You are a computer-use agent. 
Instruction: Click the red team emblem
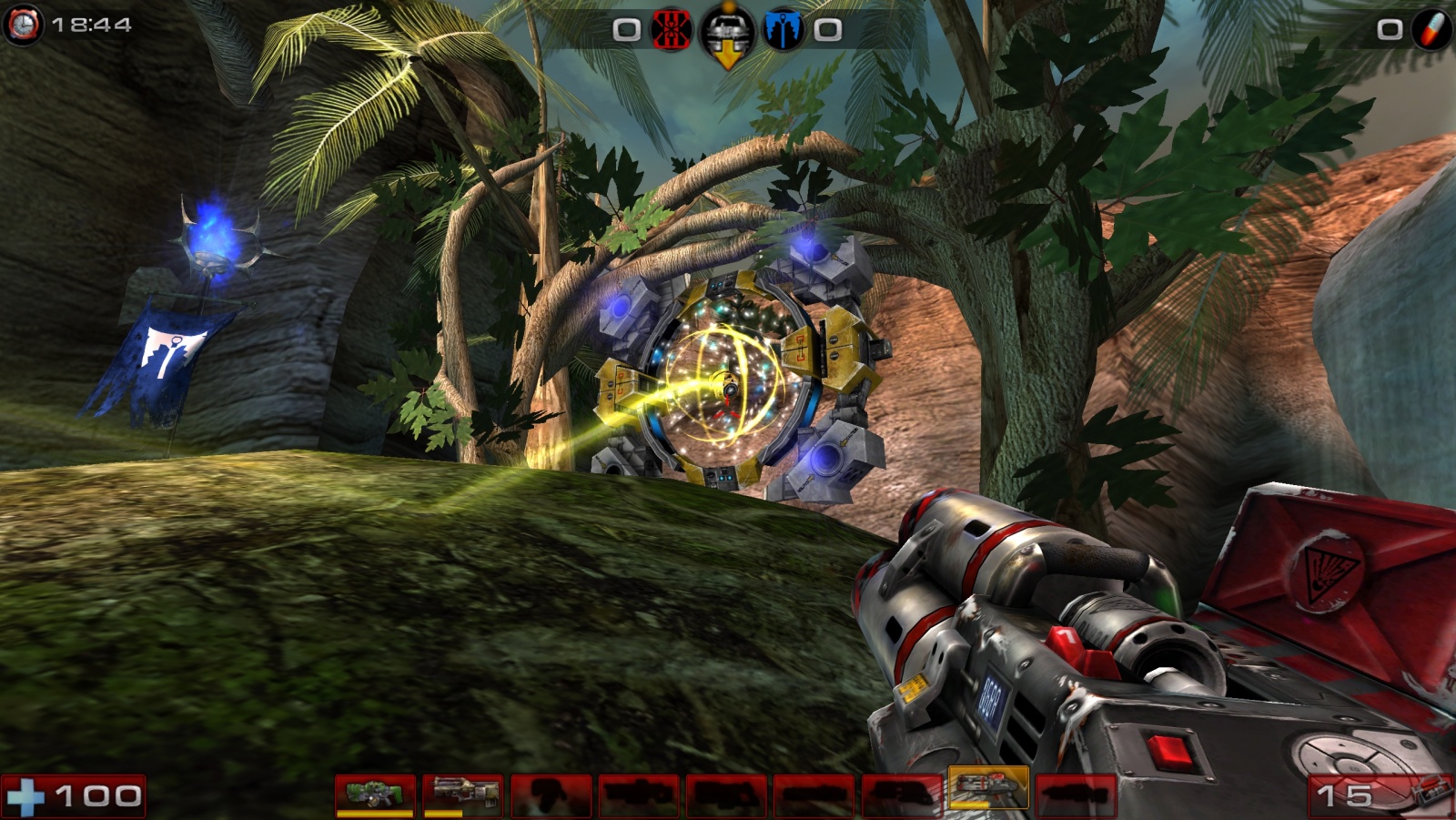click(x=672, y=31)
